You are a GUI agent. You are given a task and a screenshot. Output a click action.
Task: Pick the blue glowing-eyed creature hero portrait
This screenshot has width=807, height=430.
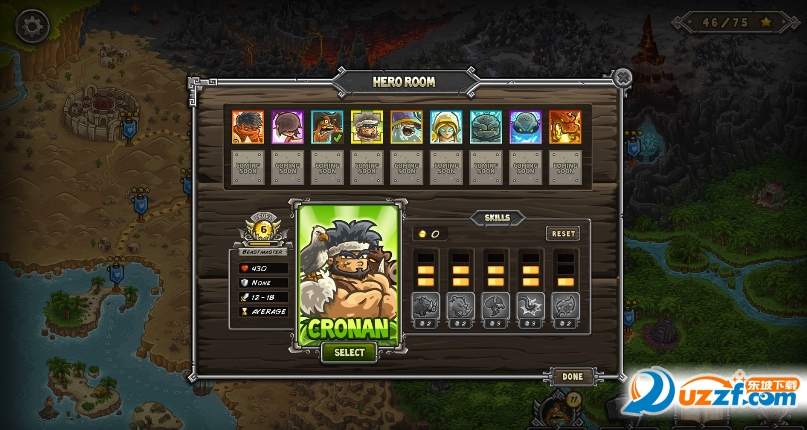click(525, 126)
